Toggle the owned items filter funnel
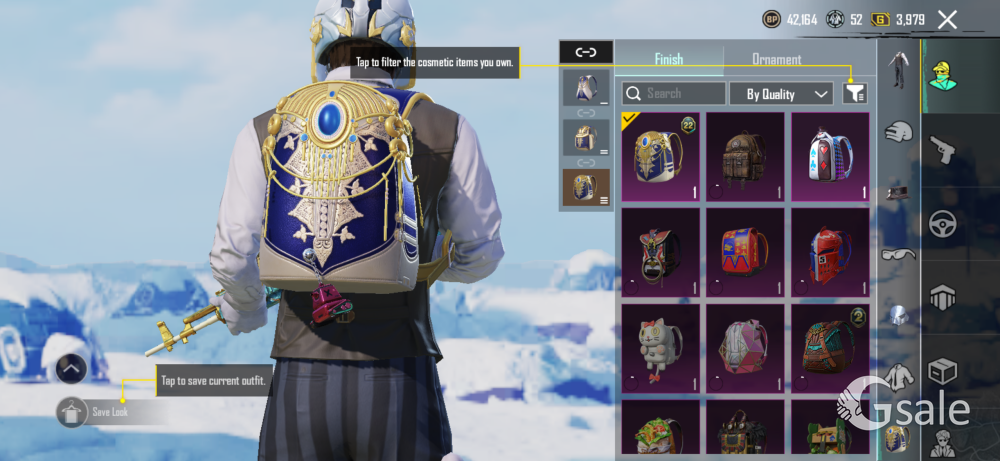 point(854,93)
